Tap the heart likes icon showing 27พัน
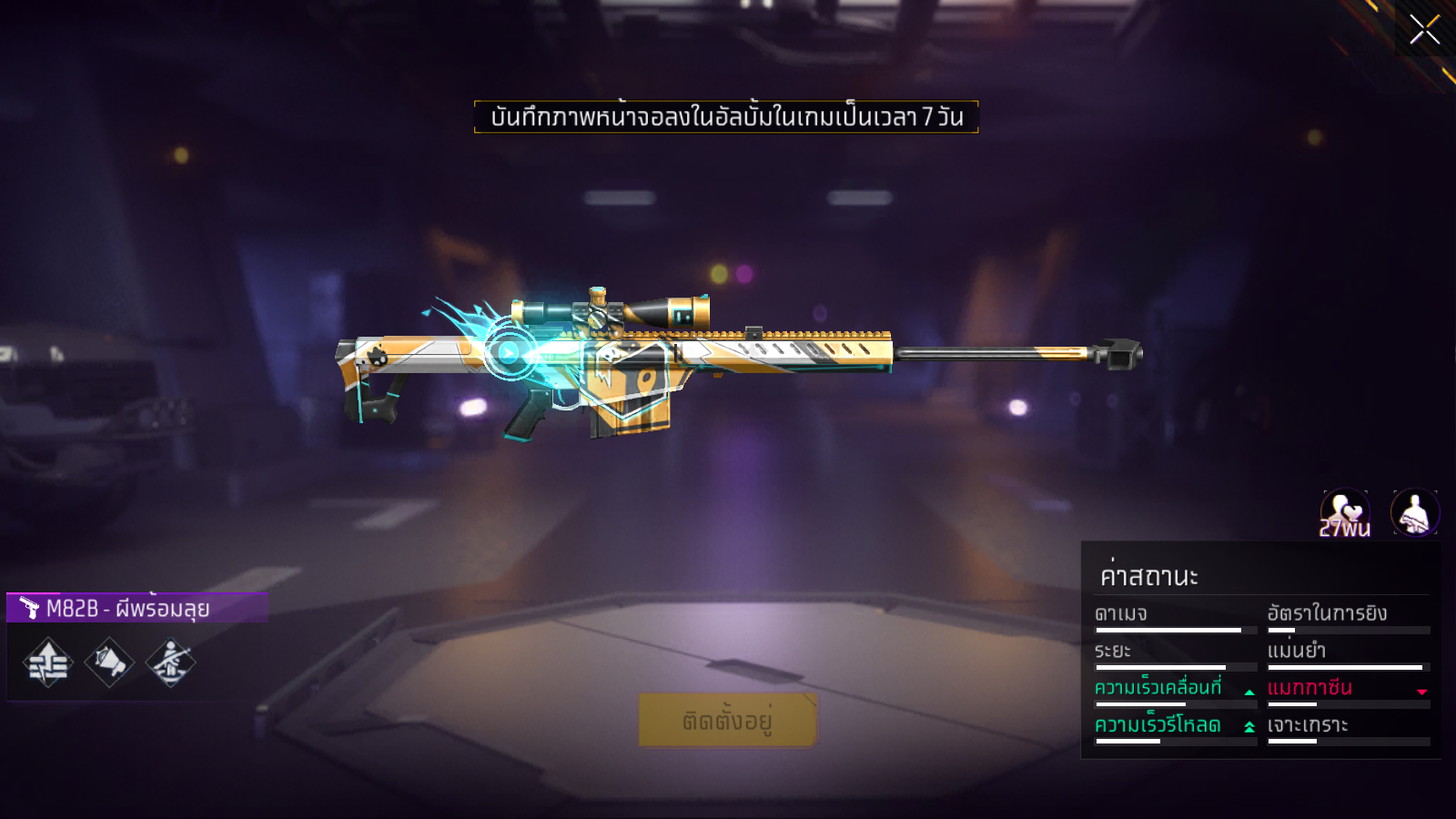1456x819 pixels. [1345, 513]
